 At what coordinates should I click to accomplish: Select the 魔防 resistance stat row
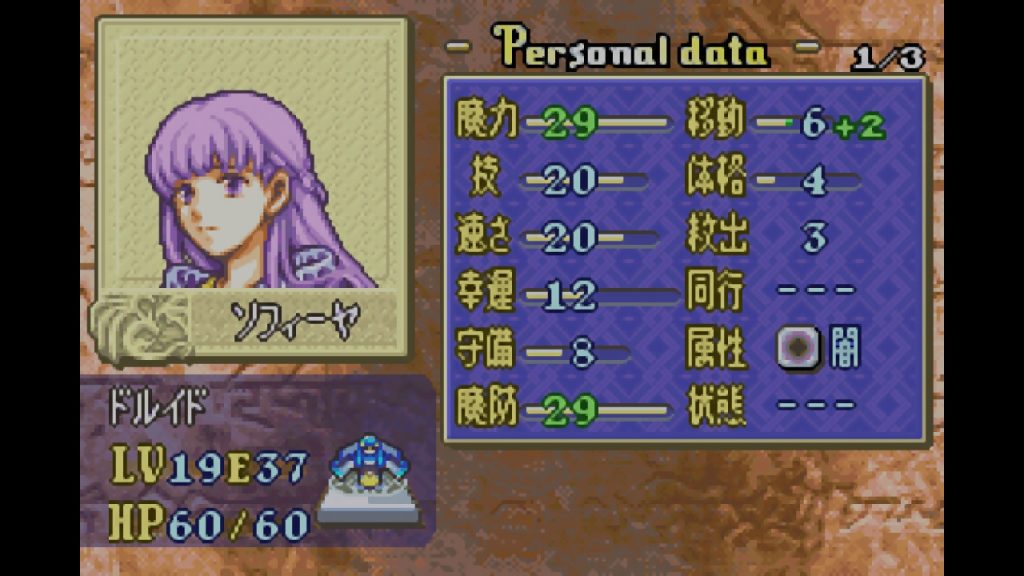(x=562, y=409)
